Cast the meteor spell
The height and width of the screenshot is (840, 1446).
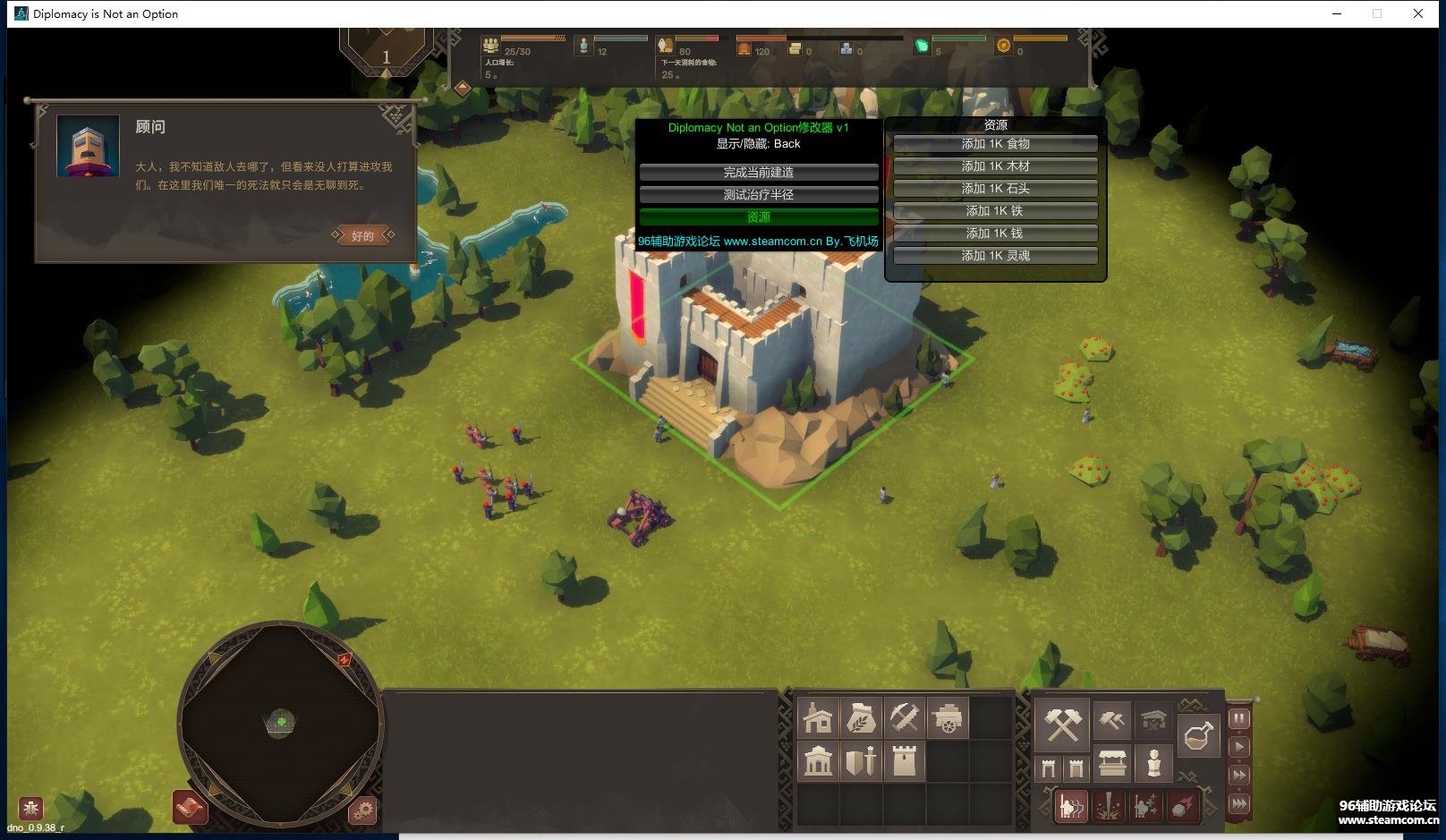(x=1183, y=807)
